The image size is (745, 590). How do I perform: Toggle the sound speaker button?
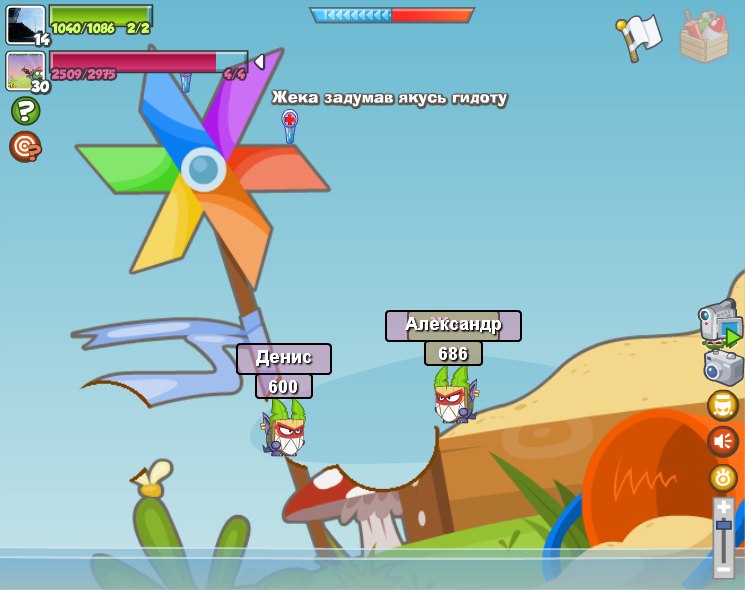click(723, 441)
